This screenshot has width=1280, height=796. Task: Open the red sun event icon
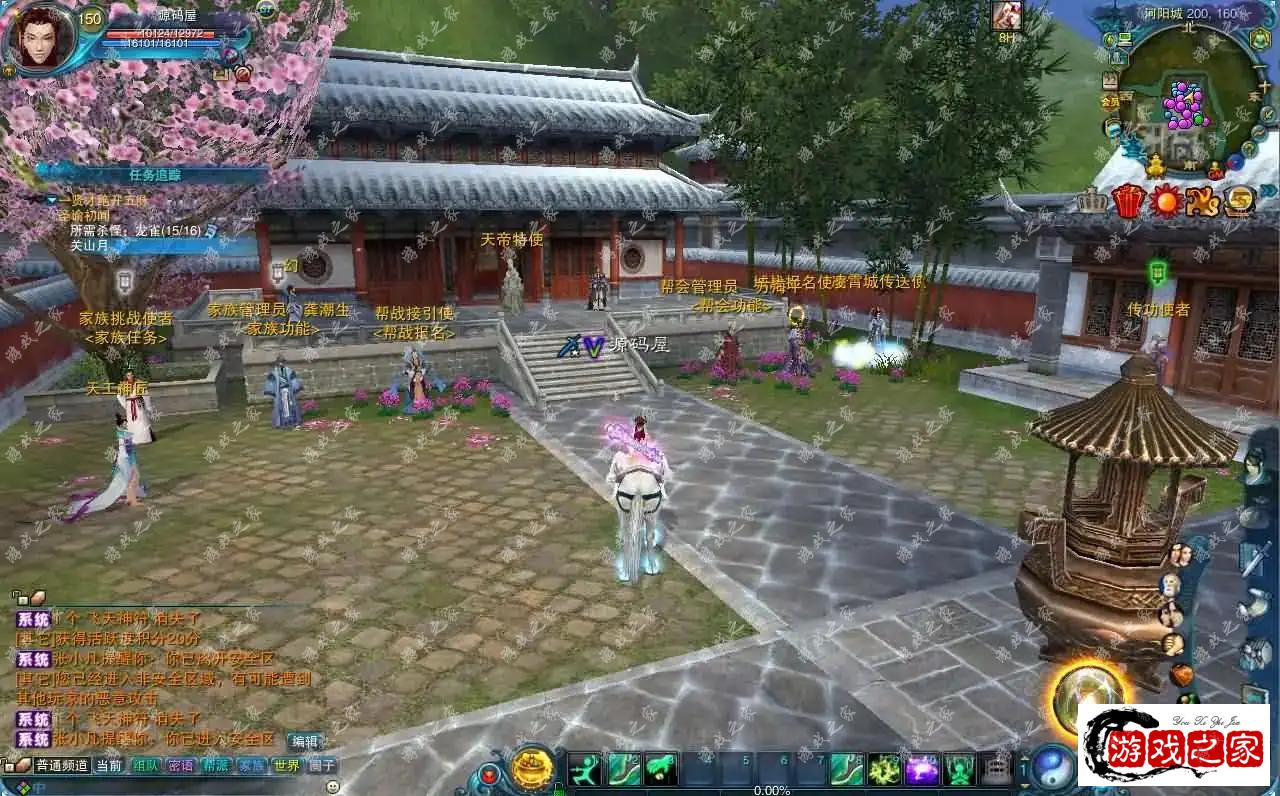pos(1165,201)
